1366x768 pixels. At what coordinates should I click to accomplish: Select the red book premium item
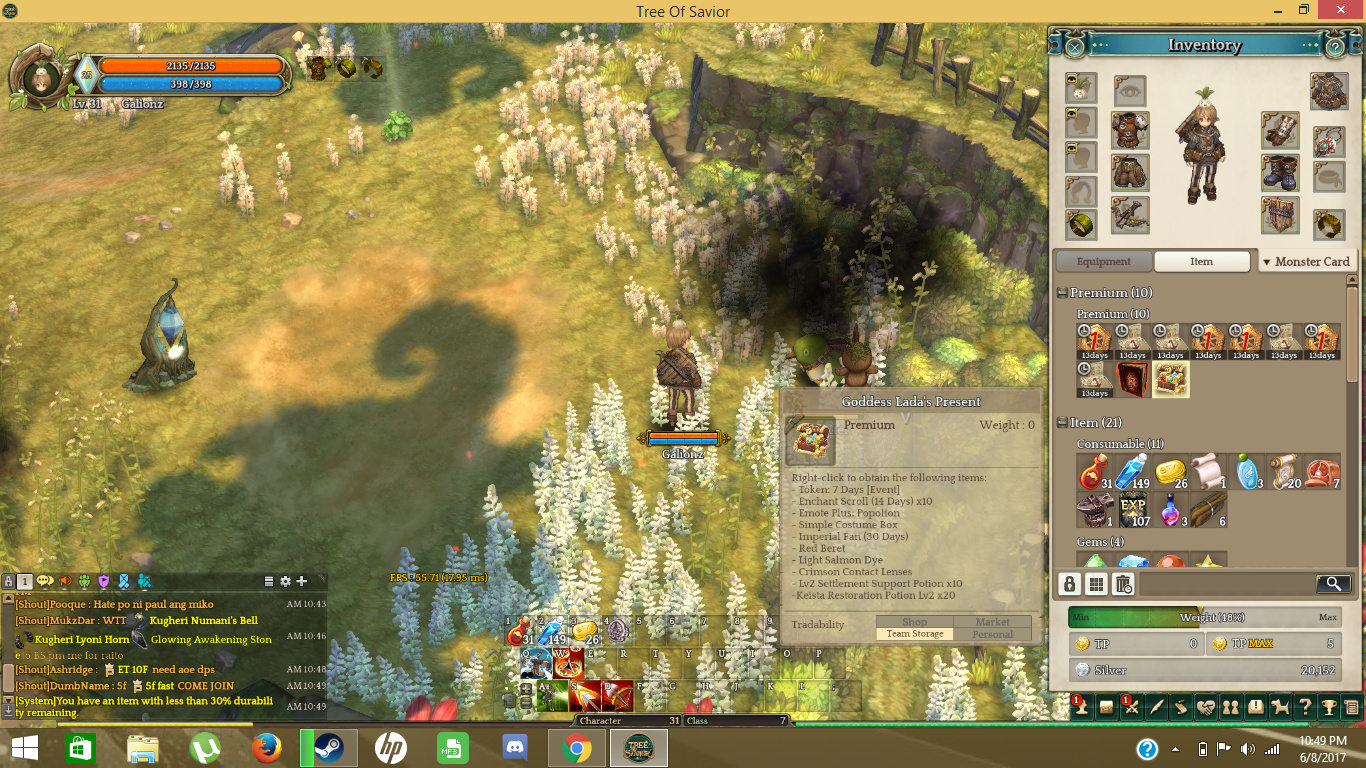(x=1133, y=379)
